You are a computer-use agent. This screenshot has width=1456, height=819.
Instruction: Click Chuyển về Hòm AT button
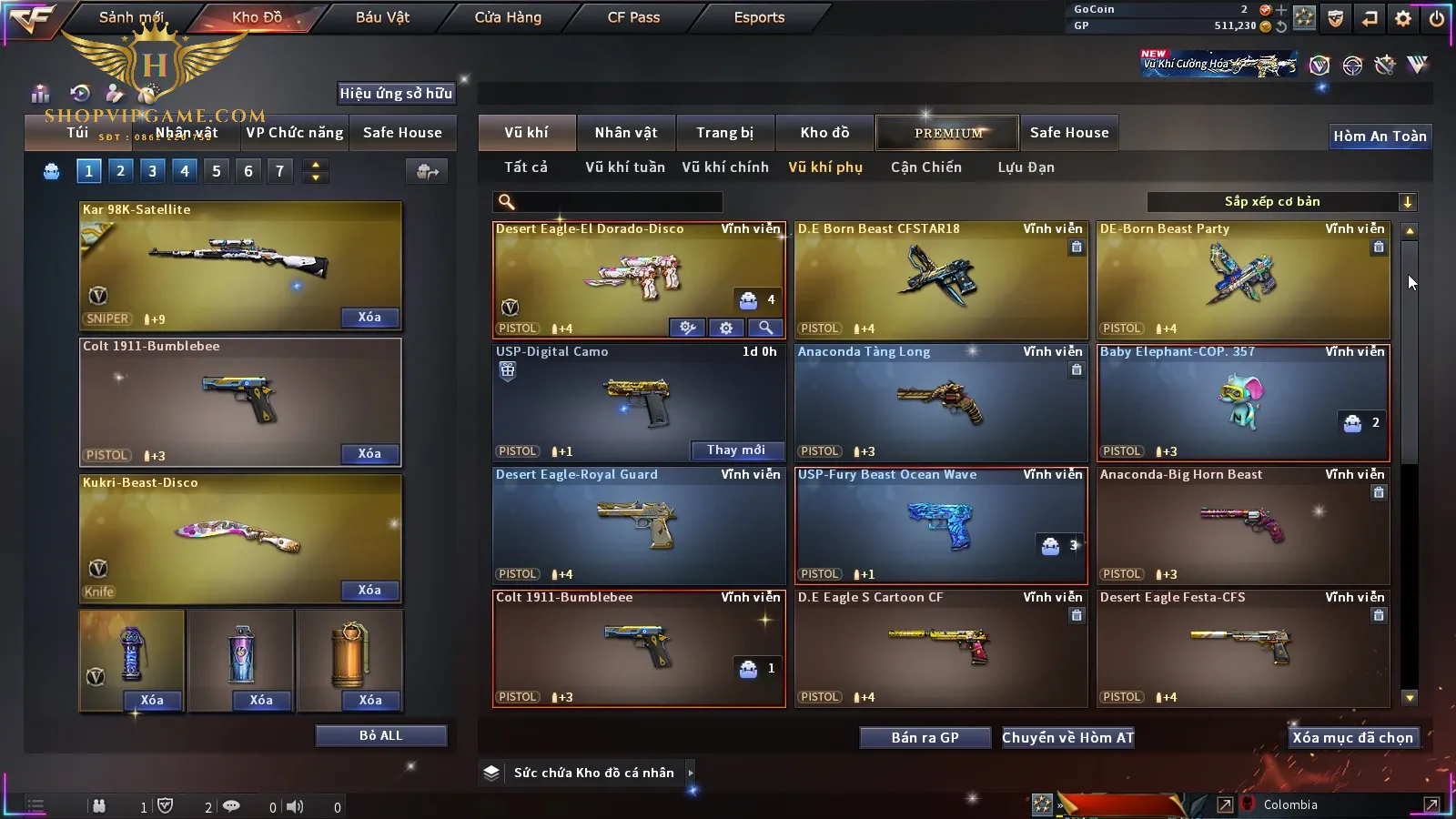tap(1067, 737)
